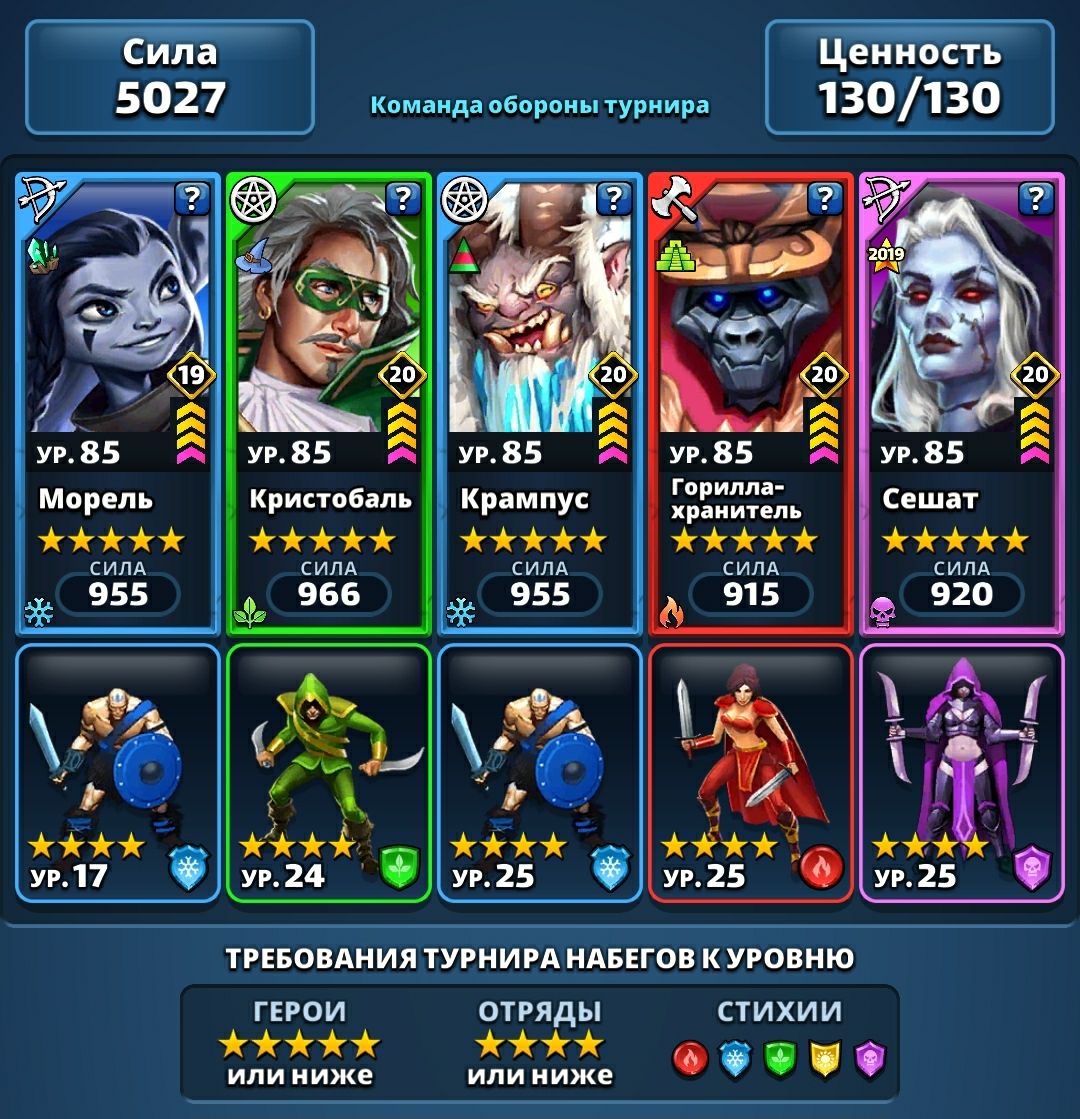Open the Крампус hero card
Image resolution: width=1080 pixels, height=1119 pixels.
point(540,400)
